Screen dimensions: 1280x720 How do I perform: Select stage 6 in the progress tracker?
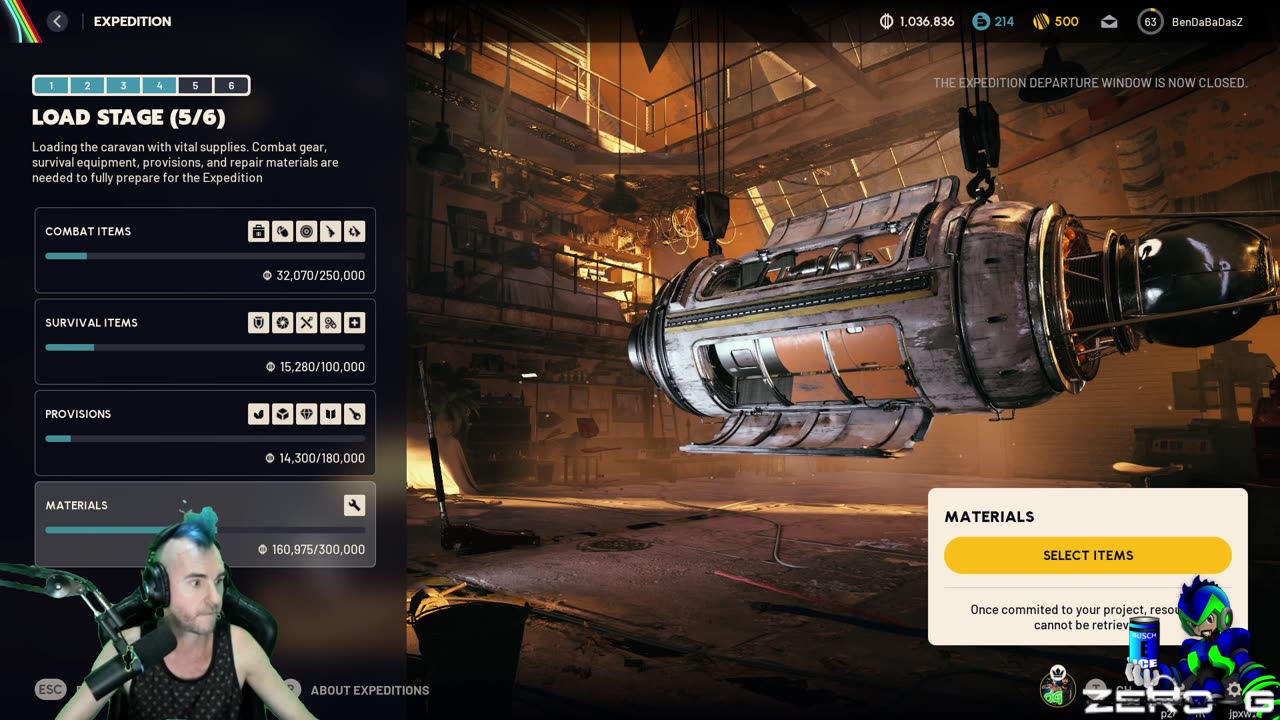(x=231, y=86)
